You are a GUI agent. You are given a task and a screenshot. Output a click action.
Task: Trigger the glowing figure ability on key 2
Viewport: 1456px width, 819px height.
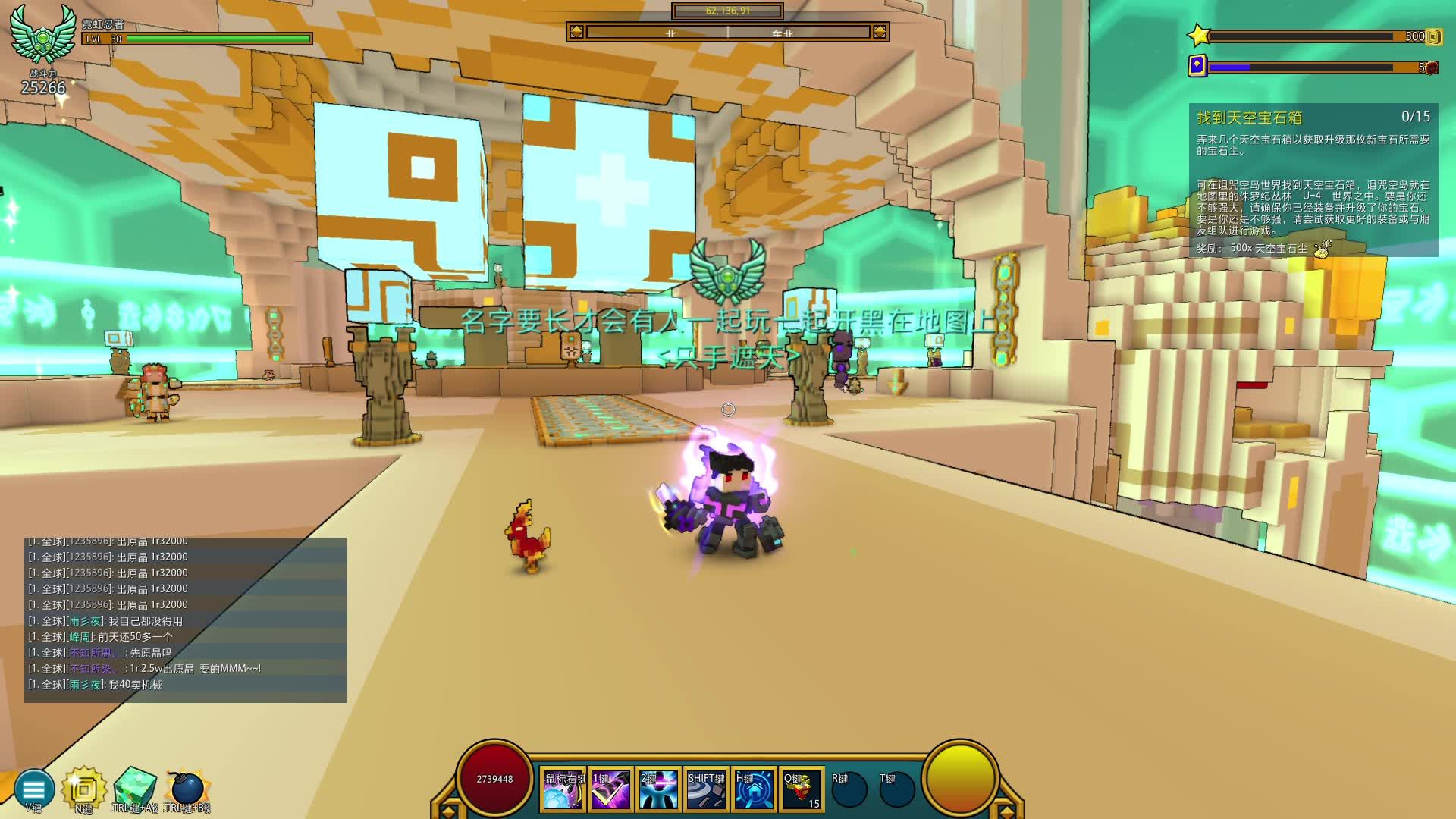pyautogui.click(x=658, y=789)
